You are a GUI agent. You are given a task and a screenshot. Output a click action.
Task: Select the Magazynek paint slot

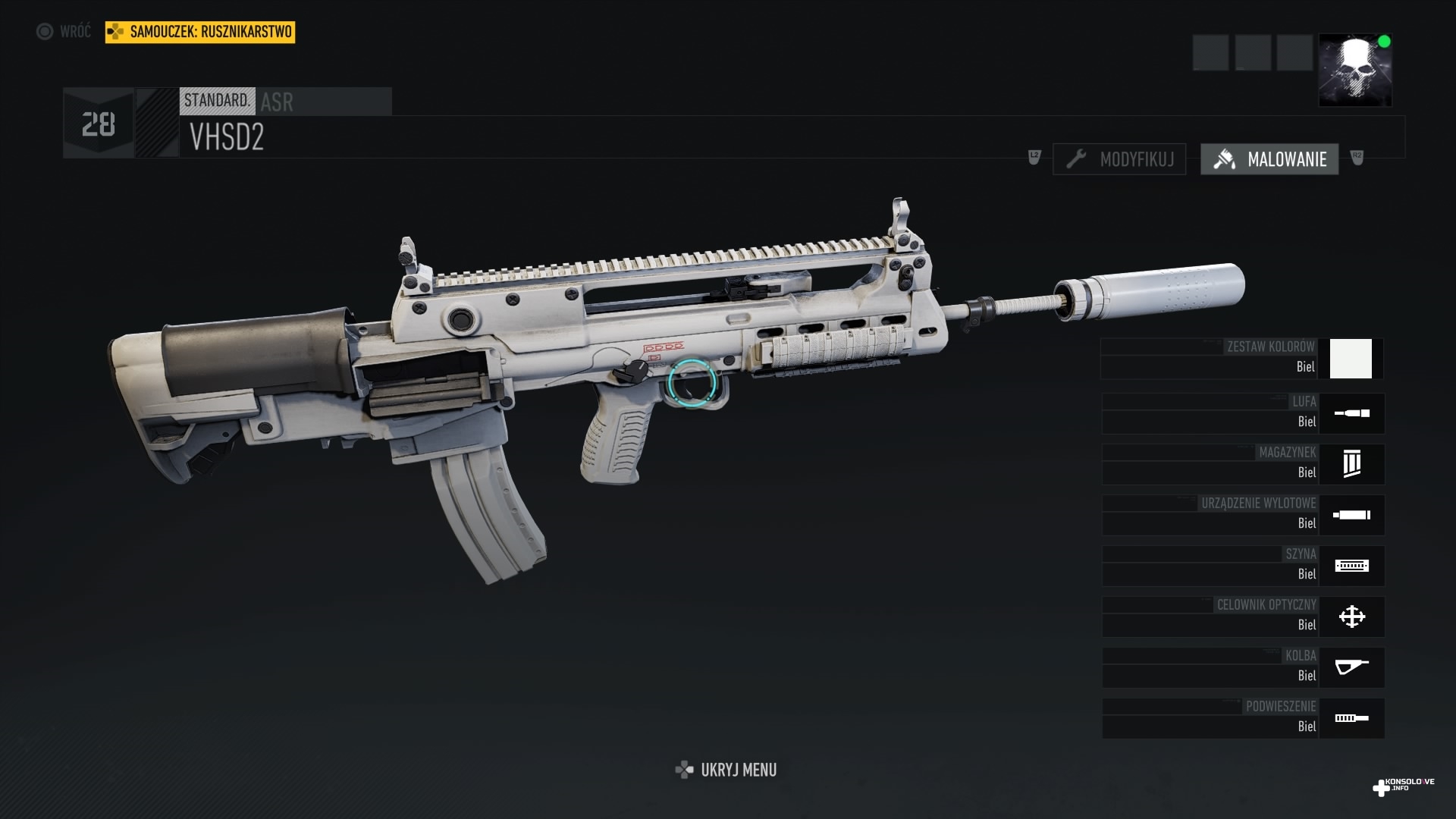tap(1243, 464)
